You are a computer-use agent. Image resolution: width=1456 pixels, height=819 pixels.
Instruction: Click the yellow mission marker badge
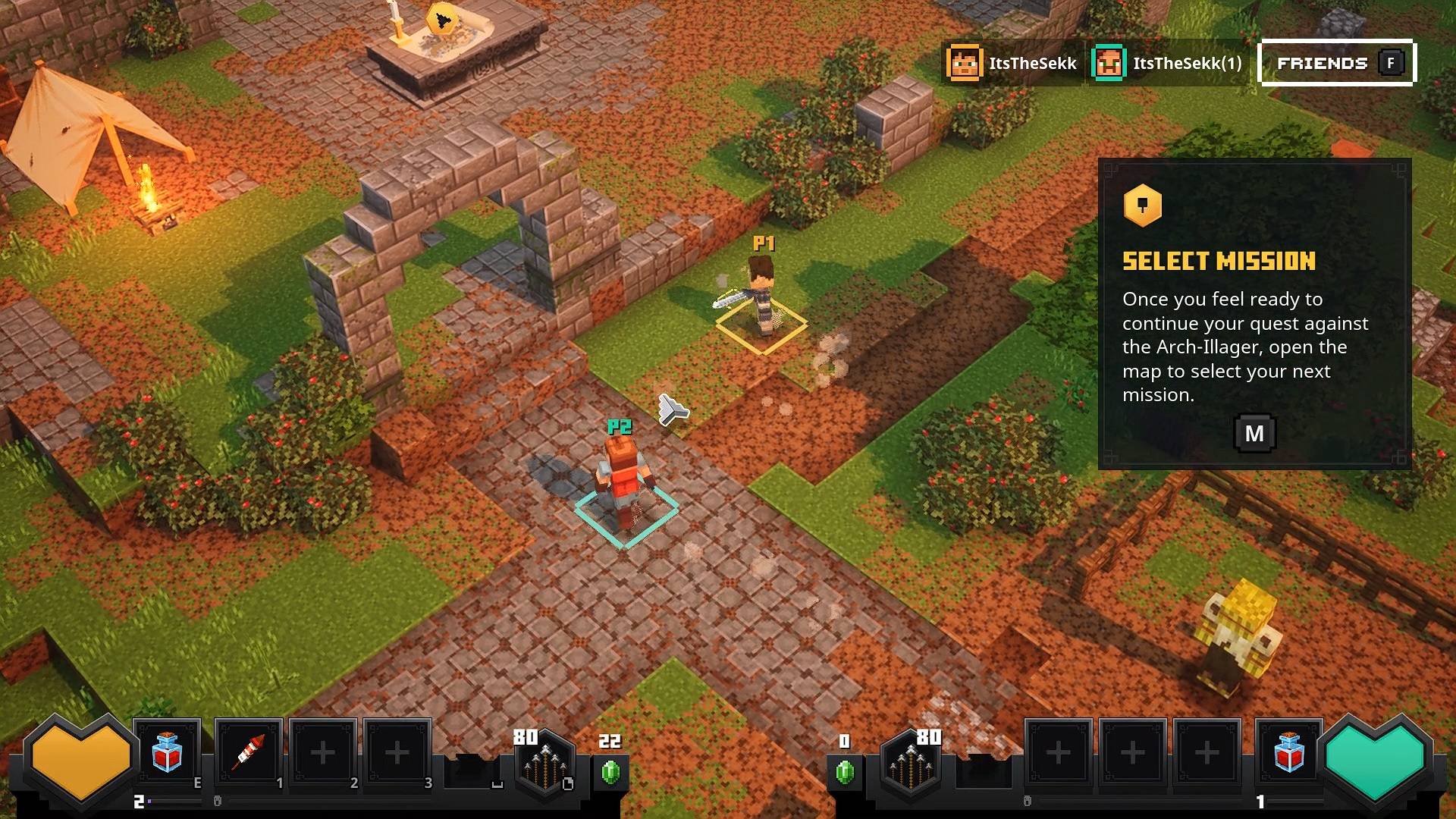(x=1142, y=205)
